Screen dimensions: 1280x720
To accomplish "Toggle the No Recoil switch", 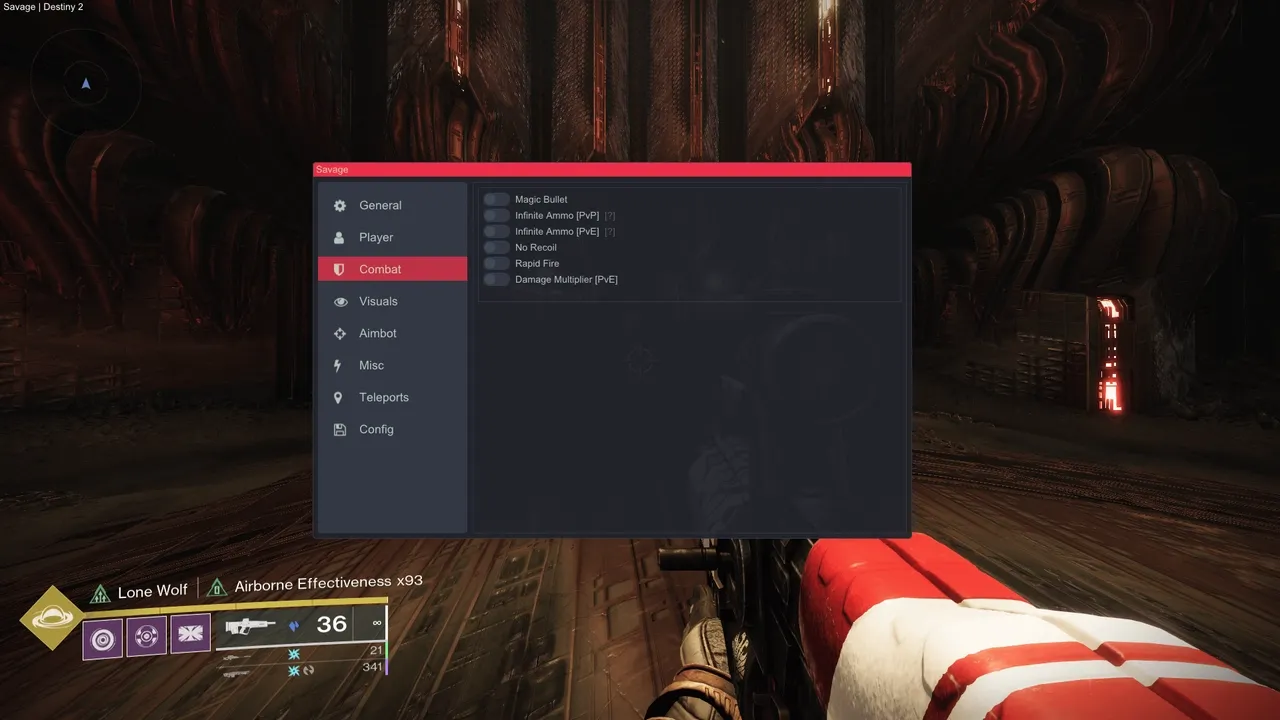I will [496, 248].
